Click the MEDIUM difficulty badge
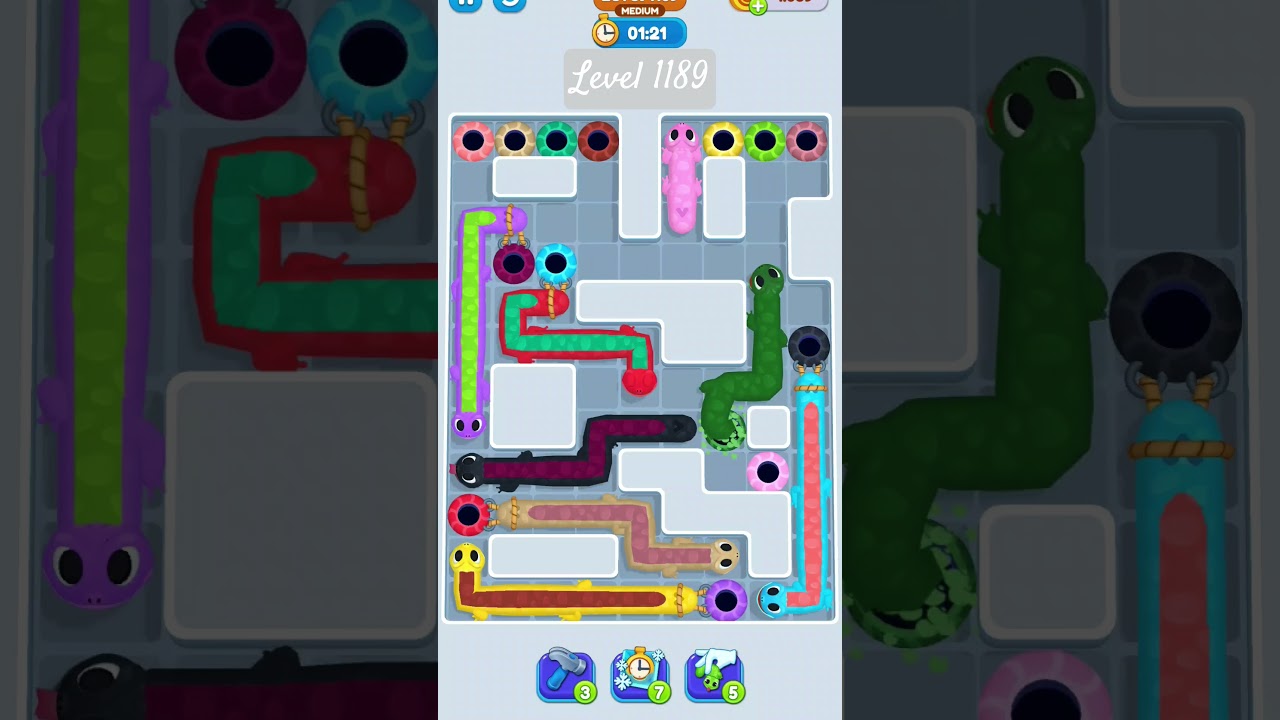Viewport: 1280px width, 720px height. [640, 12]
